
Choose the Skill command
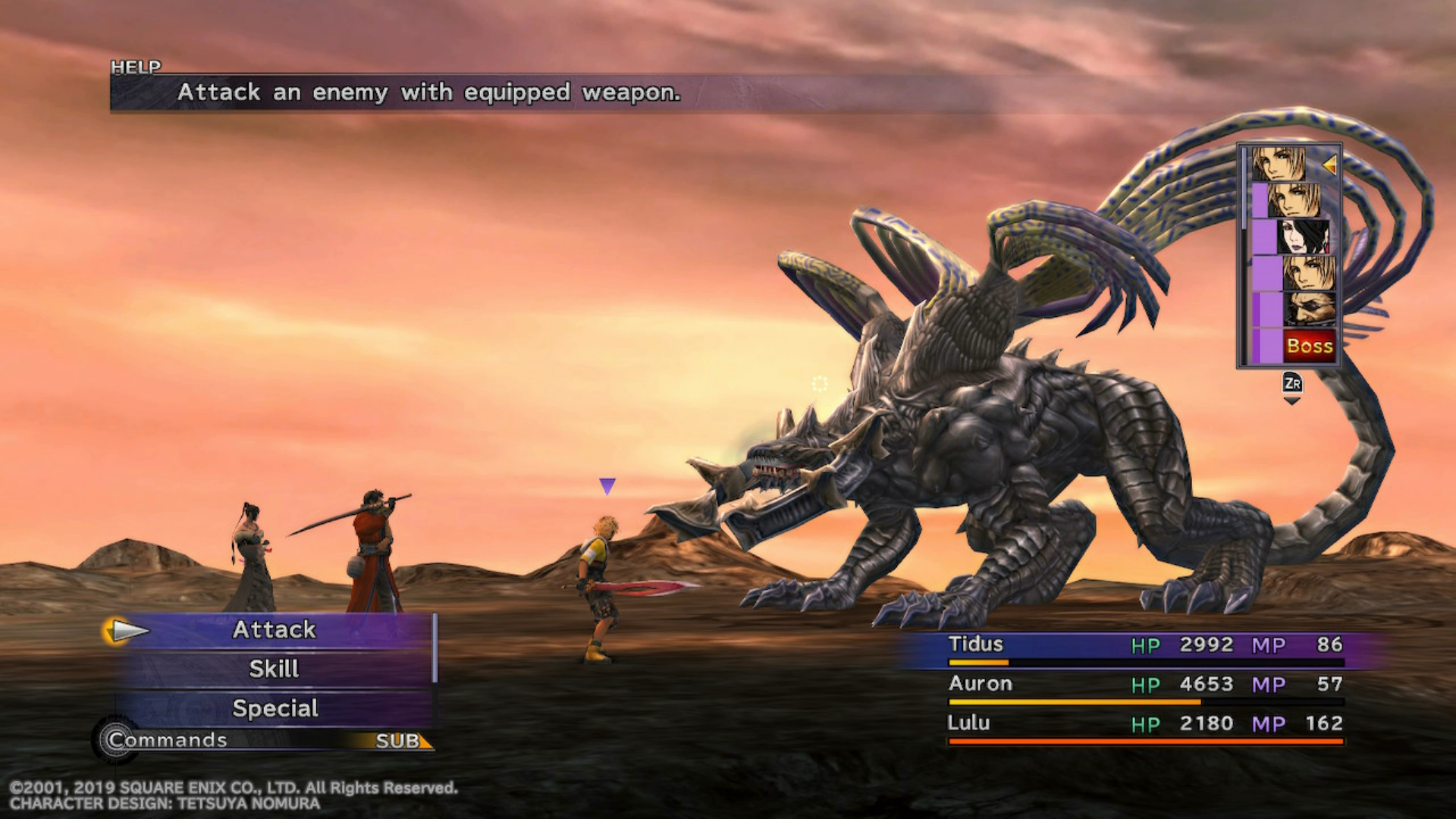coord(274,669)
